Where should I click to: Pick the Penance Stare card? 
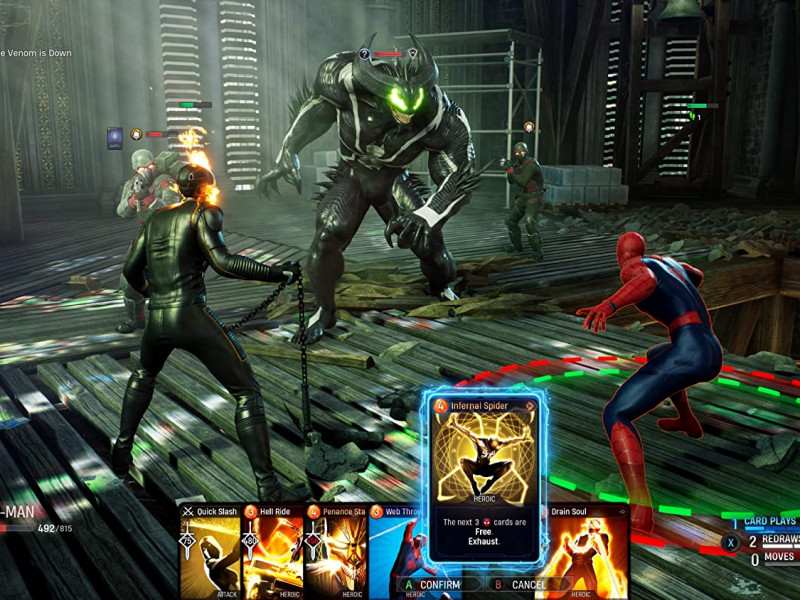335,551
